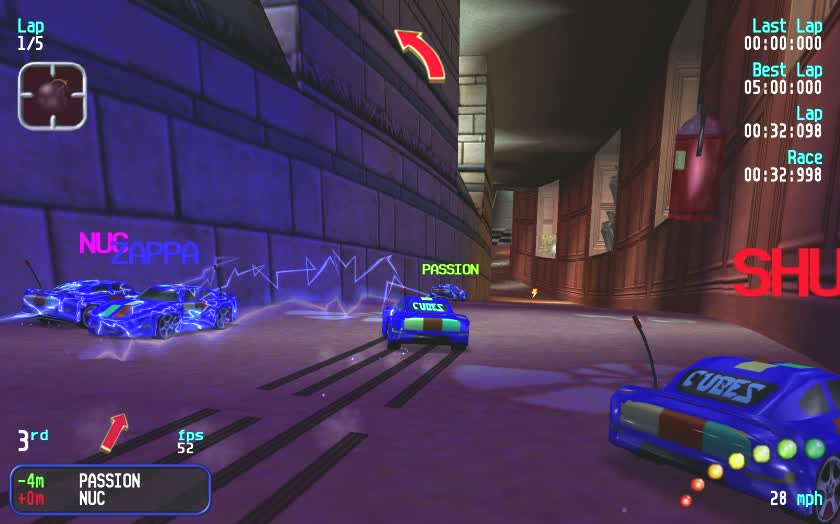Select the bomb weapon pickup slot
This screenshot has height=524, width=840.
tap(52, 95)
